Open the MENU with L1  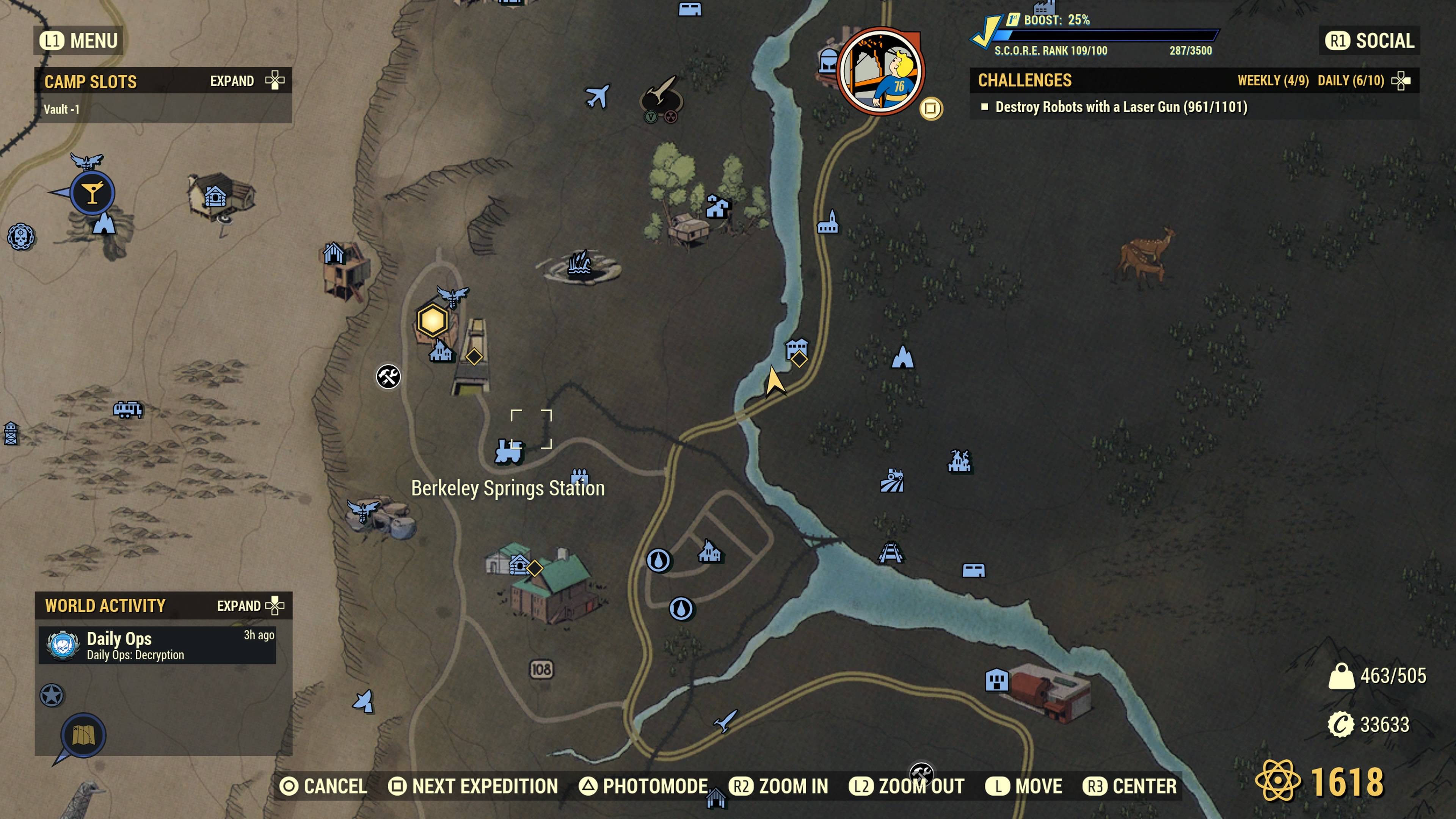77,40
